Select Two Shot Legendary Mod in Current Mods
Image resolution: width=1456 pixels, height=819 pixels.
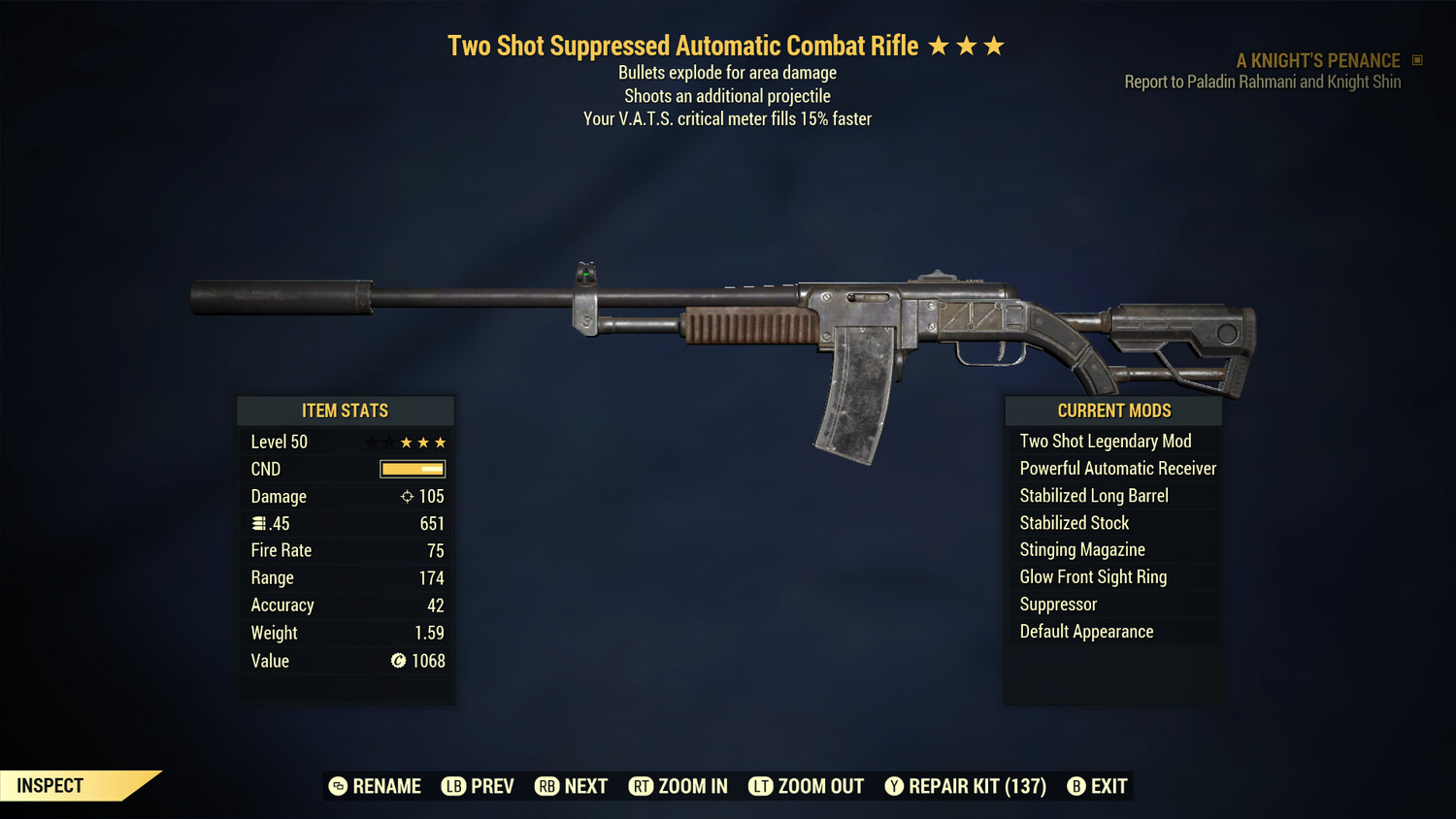coord(1106,441)
